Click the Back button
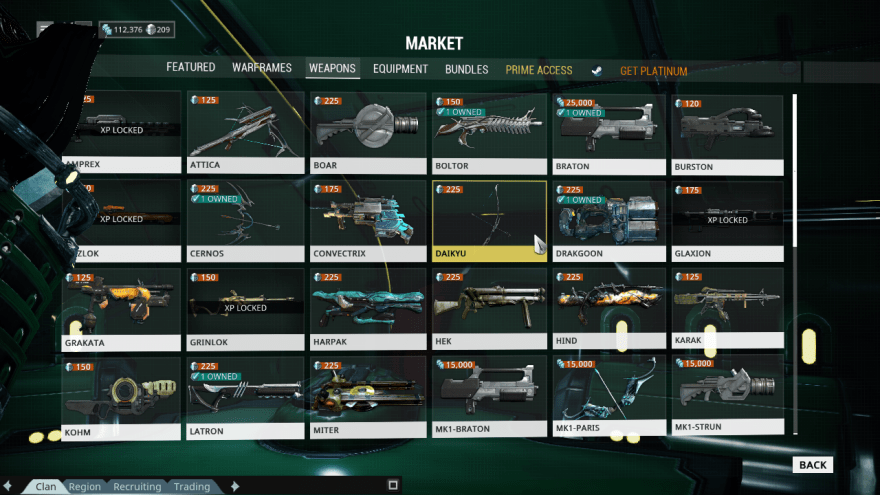 pos(812,465)
